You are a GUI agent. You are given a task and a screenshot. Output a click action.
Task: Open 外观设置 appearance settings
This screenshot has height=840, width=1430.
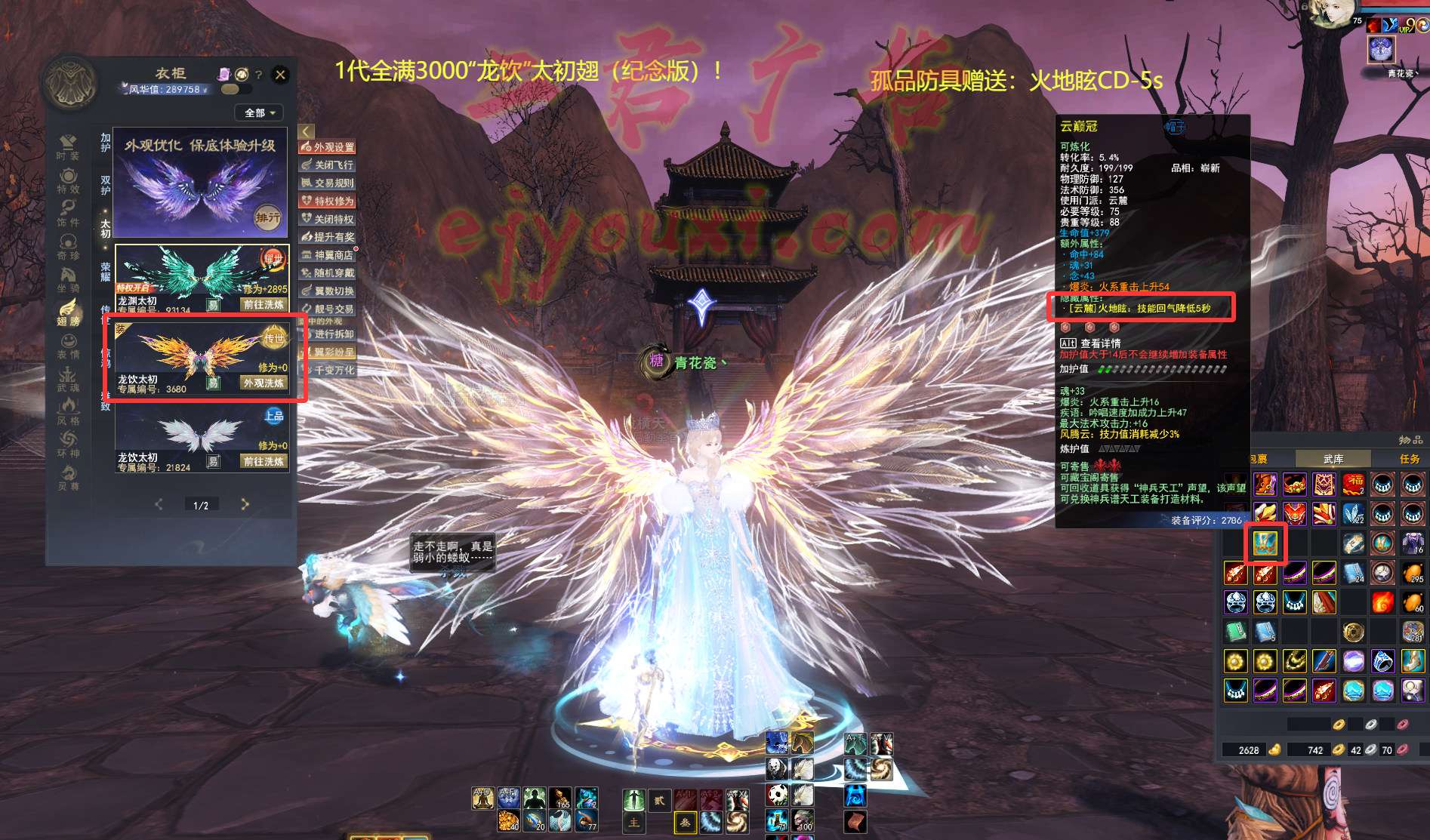coord(328,147)
